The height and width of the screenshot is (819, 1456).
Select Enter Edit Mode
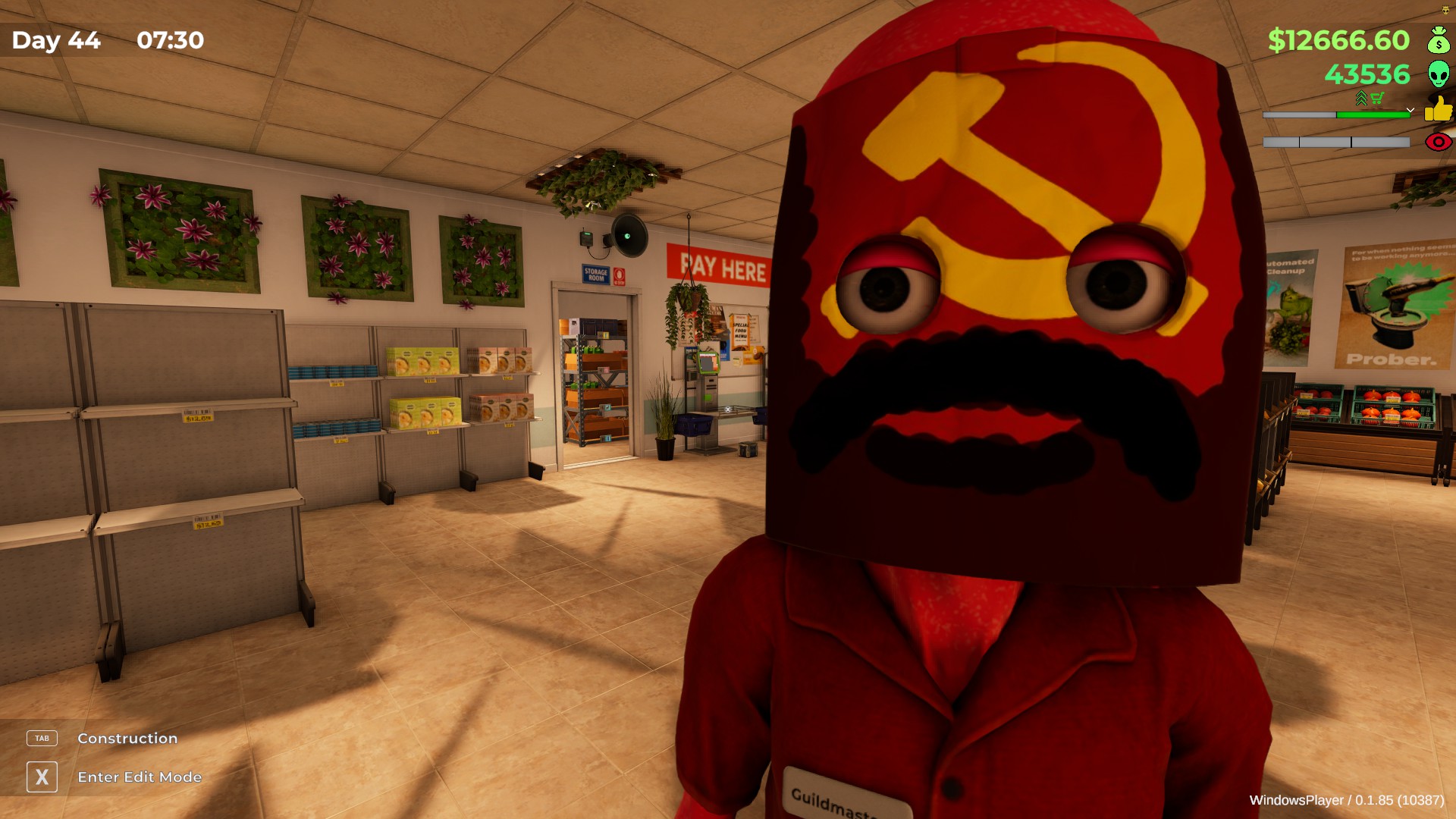[139, 777]
